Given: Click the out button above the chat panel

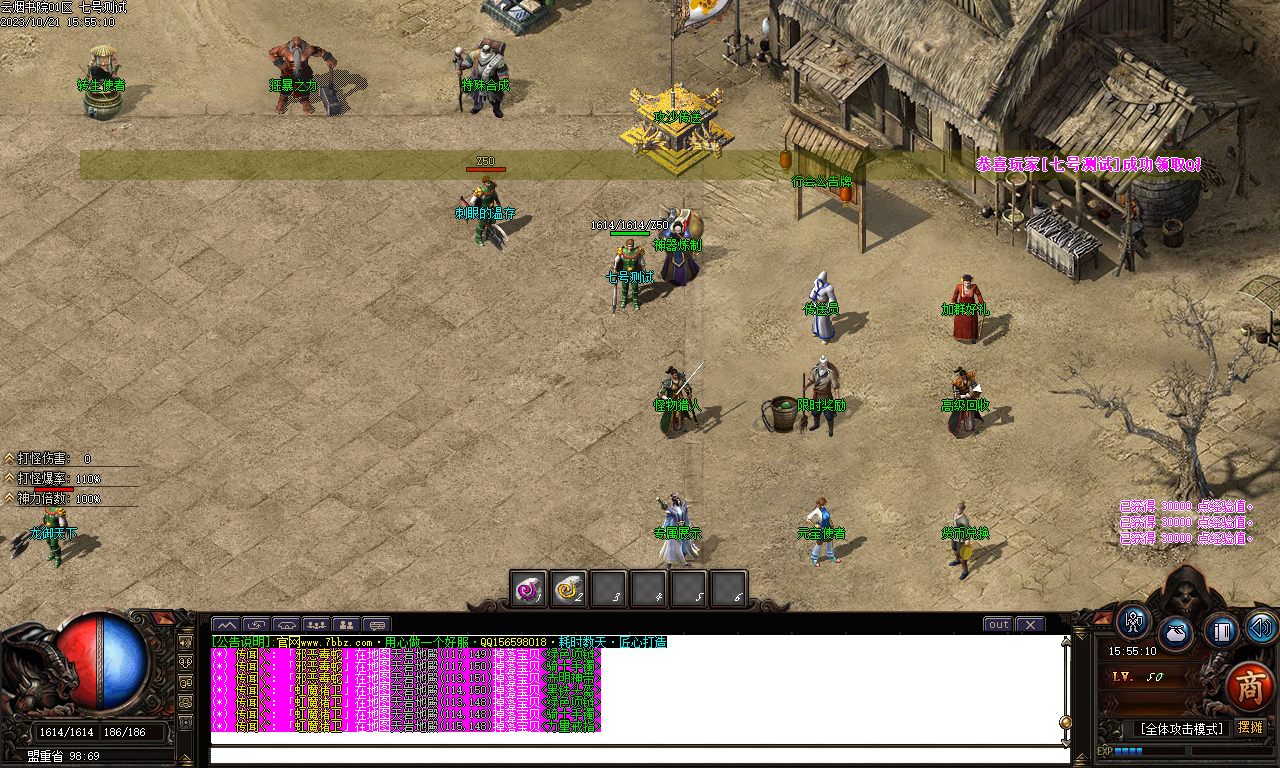Looking at the screenshot, I should pyautogui.click(x=997, y=624).
